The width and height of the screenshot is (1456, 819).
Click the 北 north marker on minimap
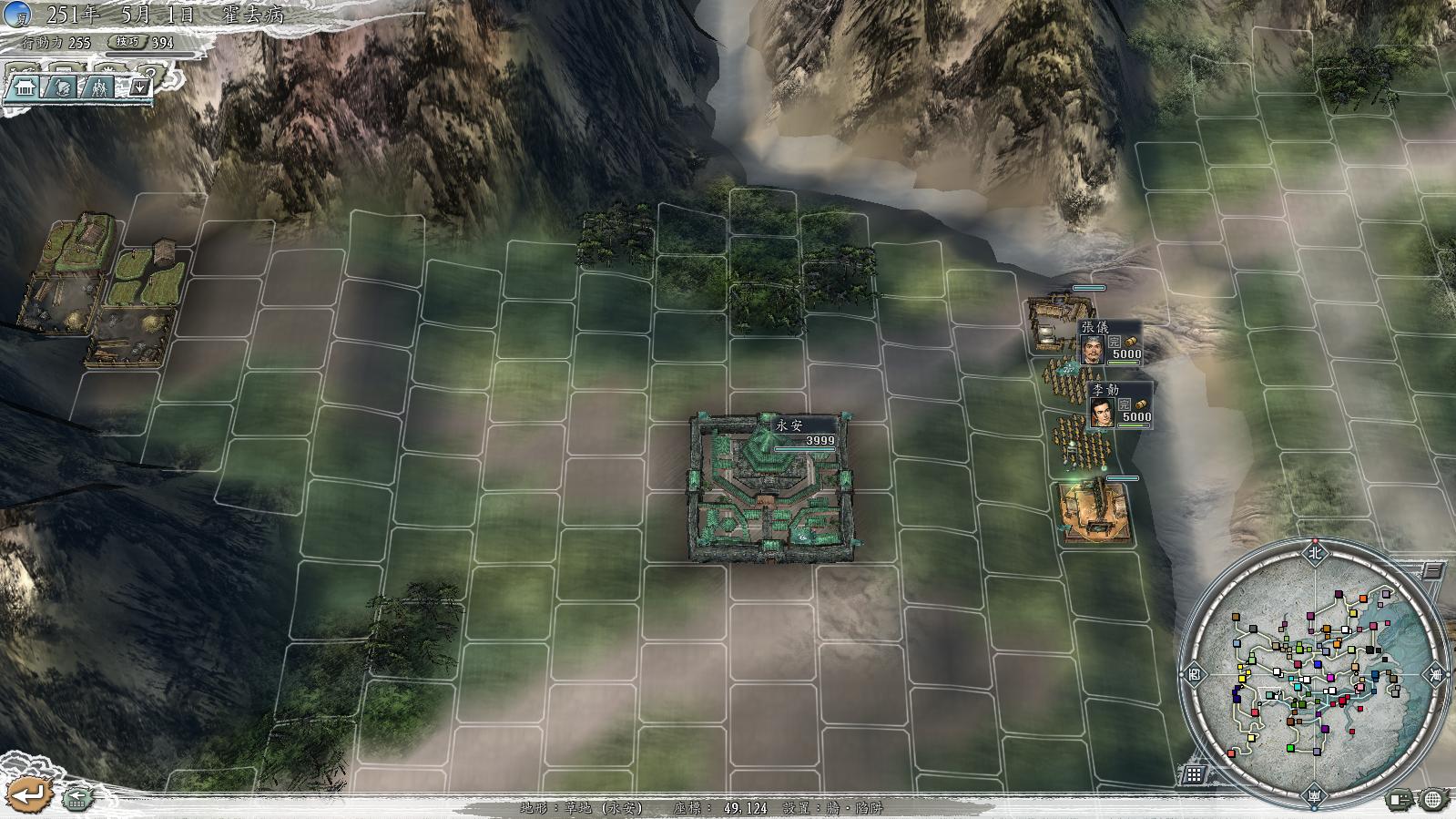1314,552
